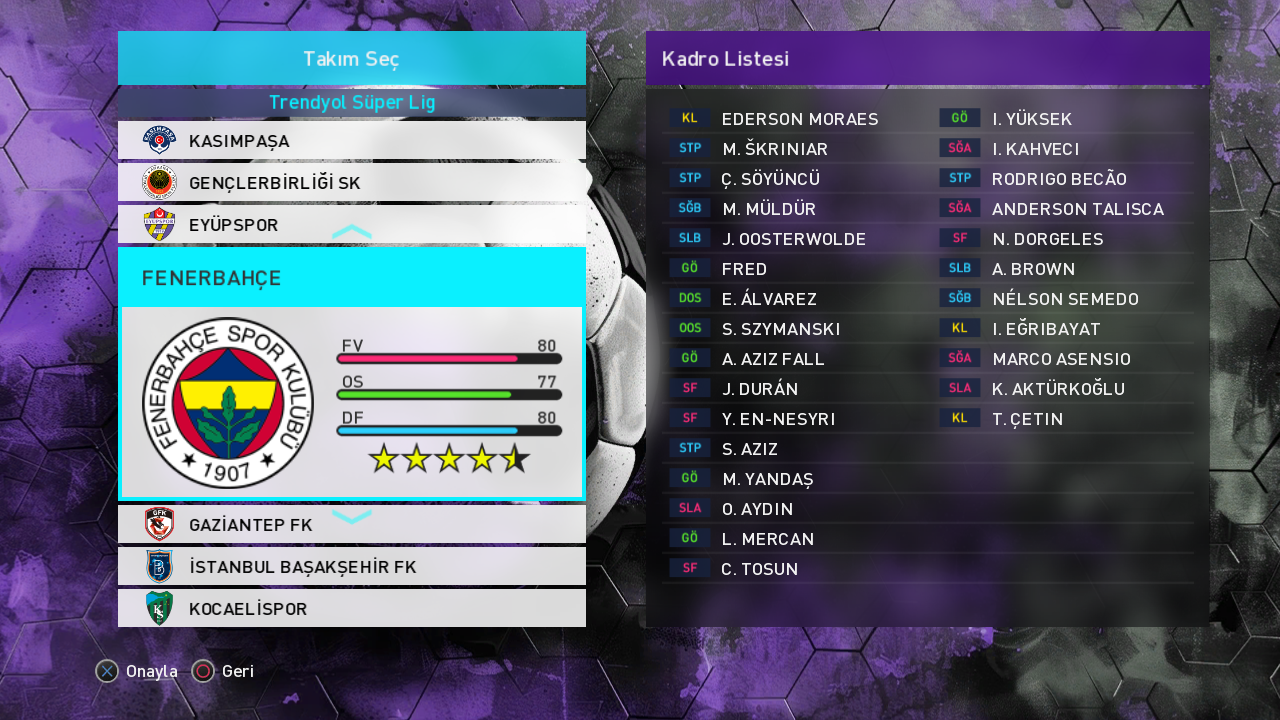Choose C. Tosun at list bottom
This screenshot has width=1280, height=720.
point(759,569)
